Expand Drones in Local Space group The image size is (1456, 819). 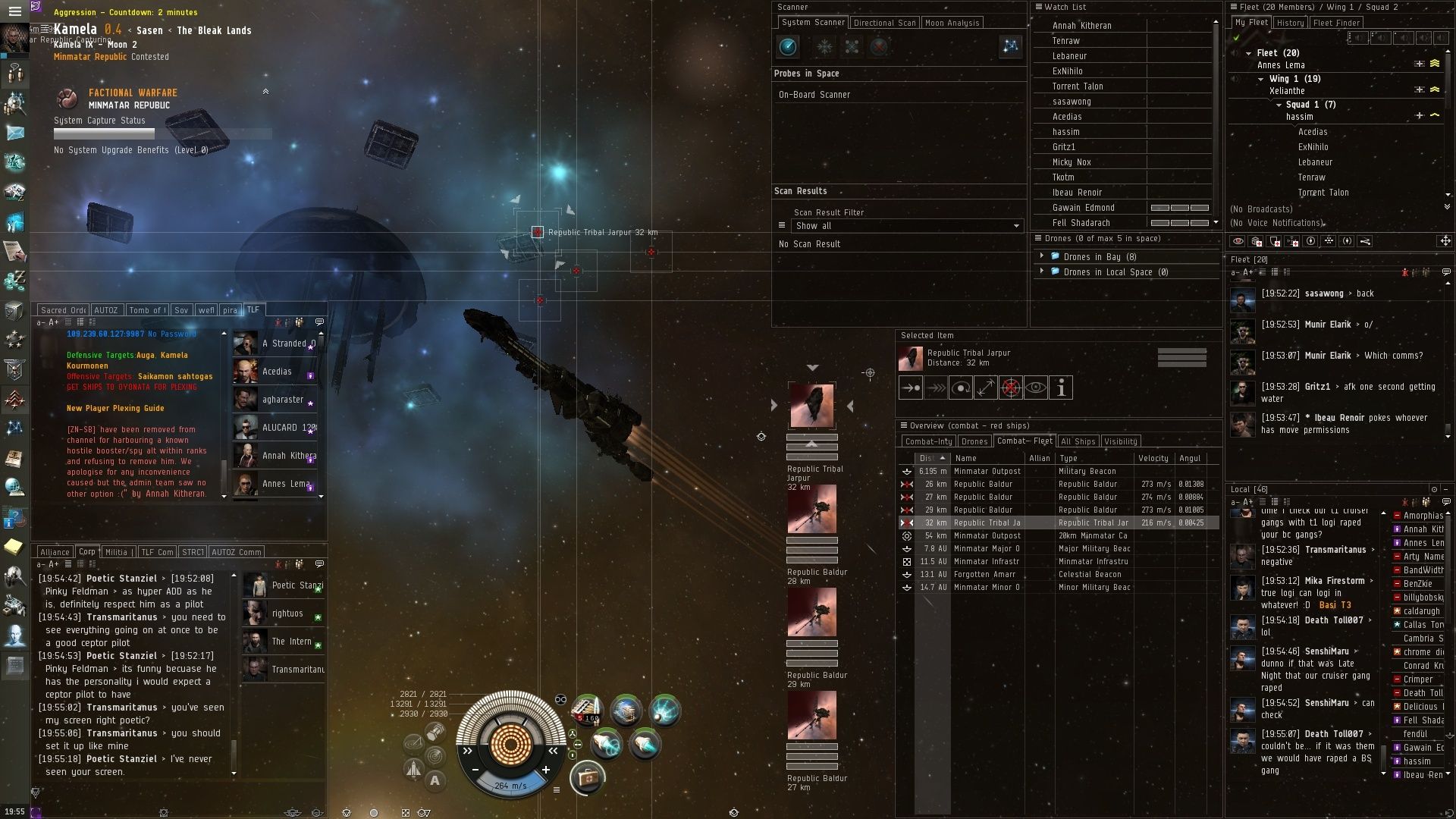1042,271
